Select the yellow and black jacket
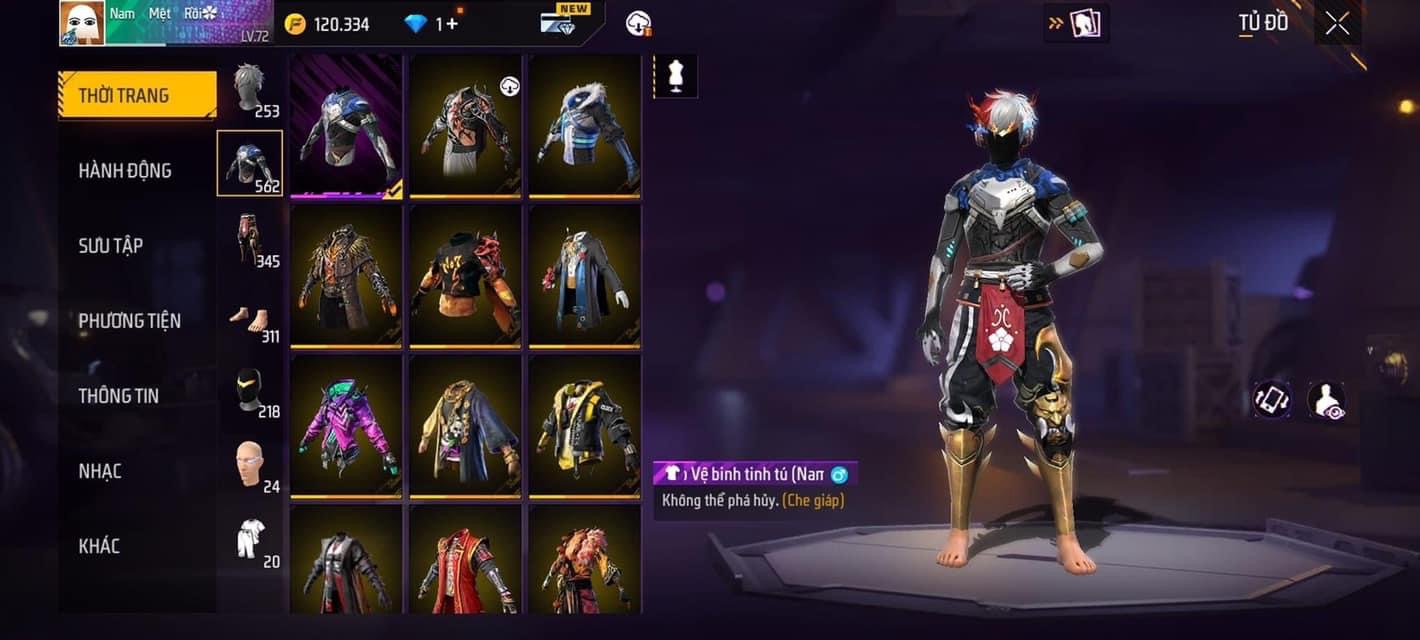1420x640 pixels. click(x=585, y=425)
